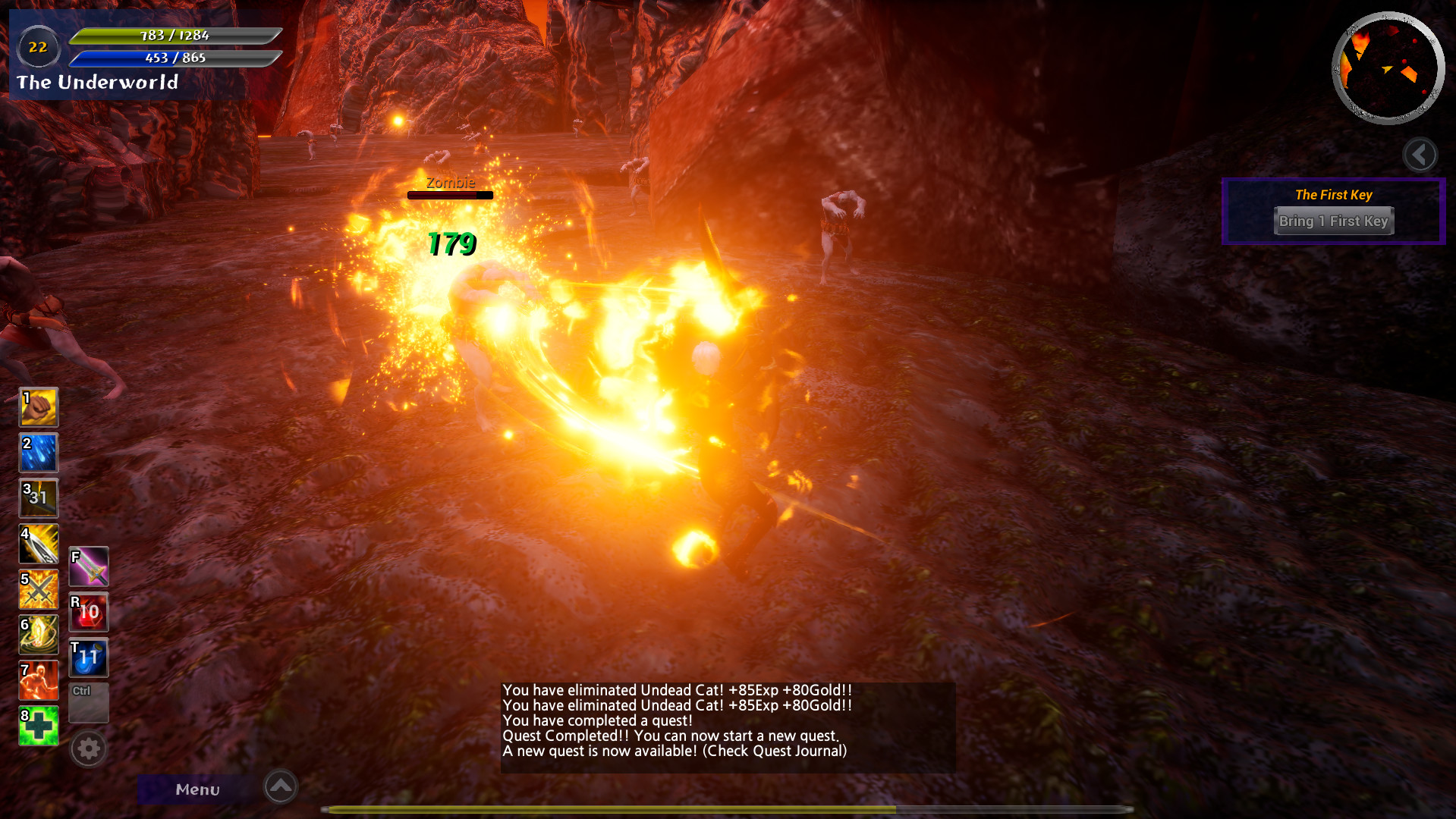Open the settings gear below the hotbar
This screenshot has height=819, width=1456.
click(88, 748)
